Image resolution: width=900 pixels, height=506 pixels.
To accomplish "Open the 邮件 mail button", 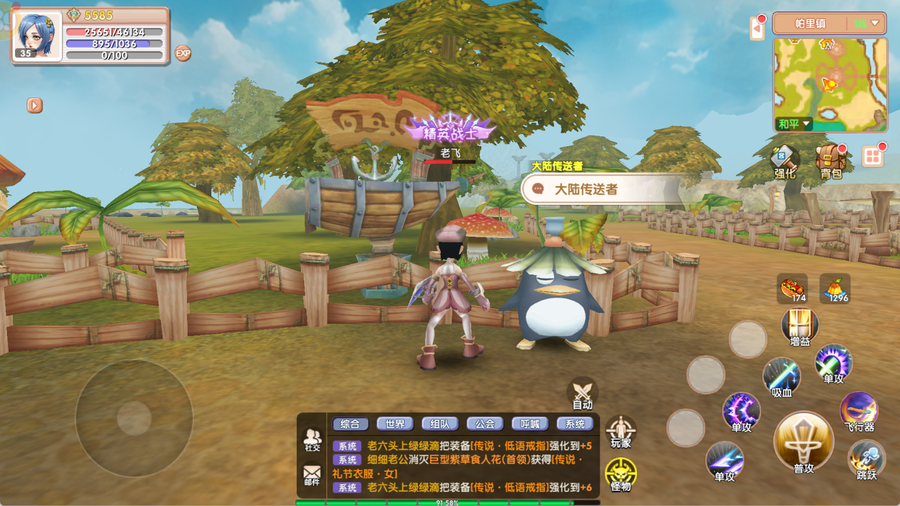I will tap(313, 476).
